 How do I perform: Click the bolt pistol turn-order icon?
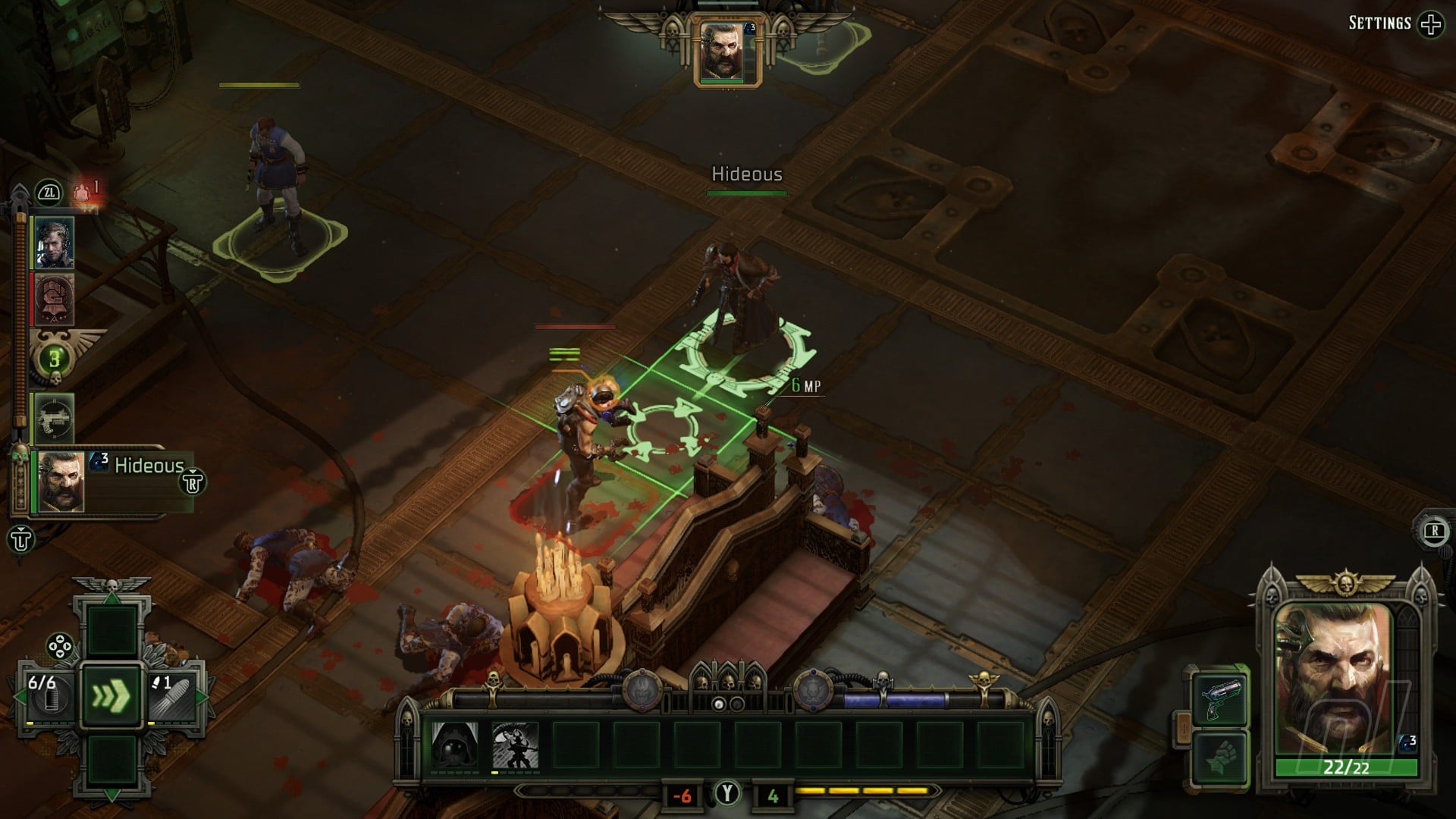click(x=55, y=417)
